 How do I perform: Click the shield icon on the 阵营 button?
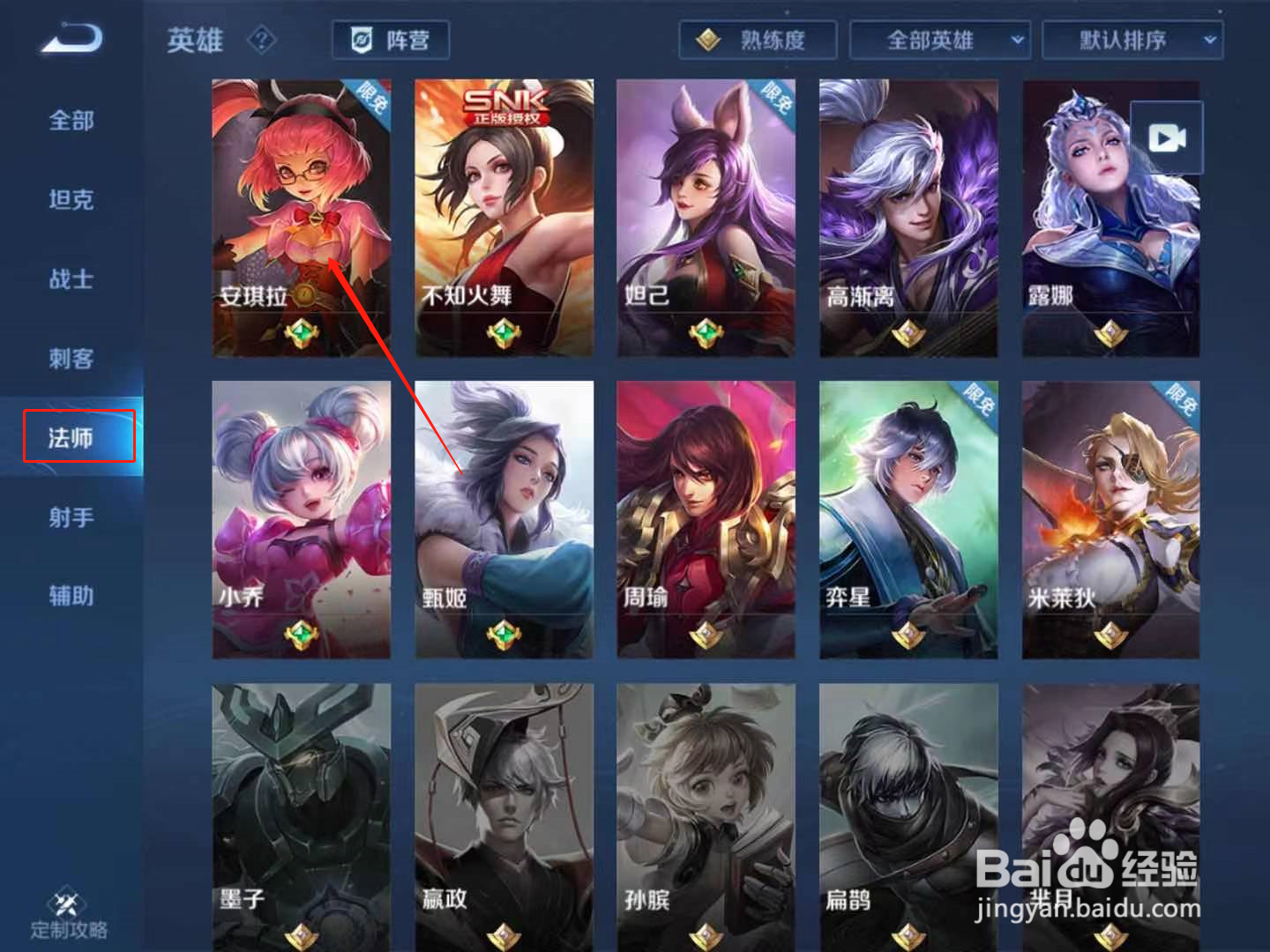(x=359, y=39)
